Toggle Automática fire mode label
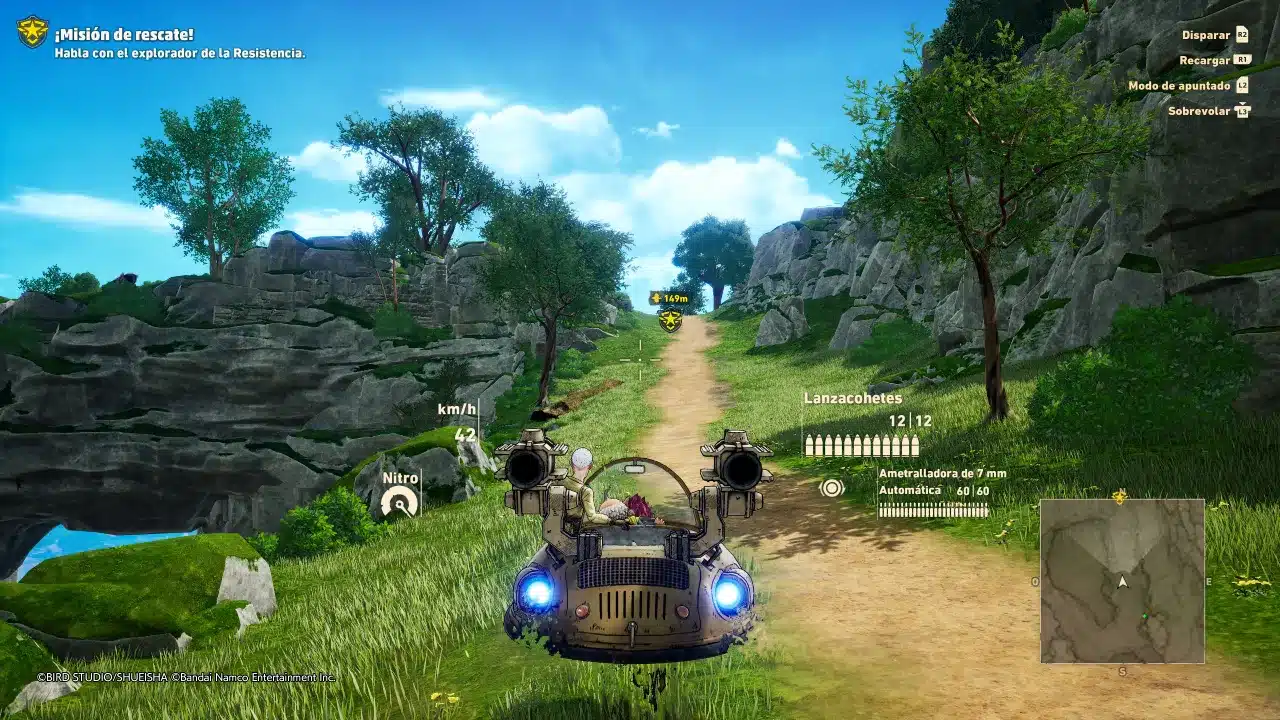This screenshot has width=1280, height=720. coord(910,490)
